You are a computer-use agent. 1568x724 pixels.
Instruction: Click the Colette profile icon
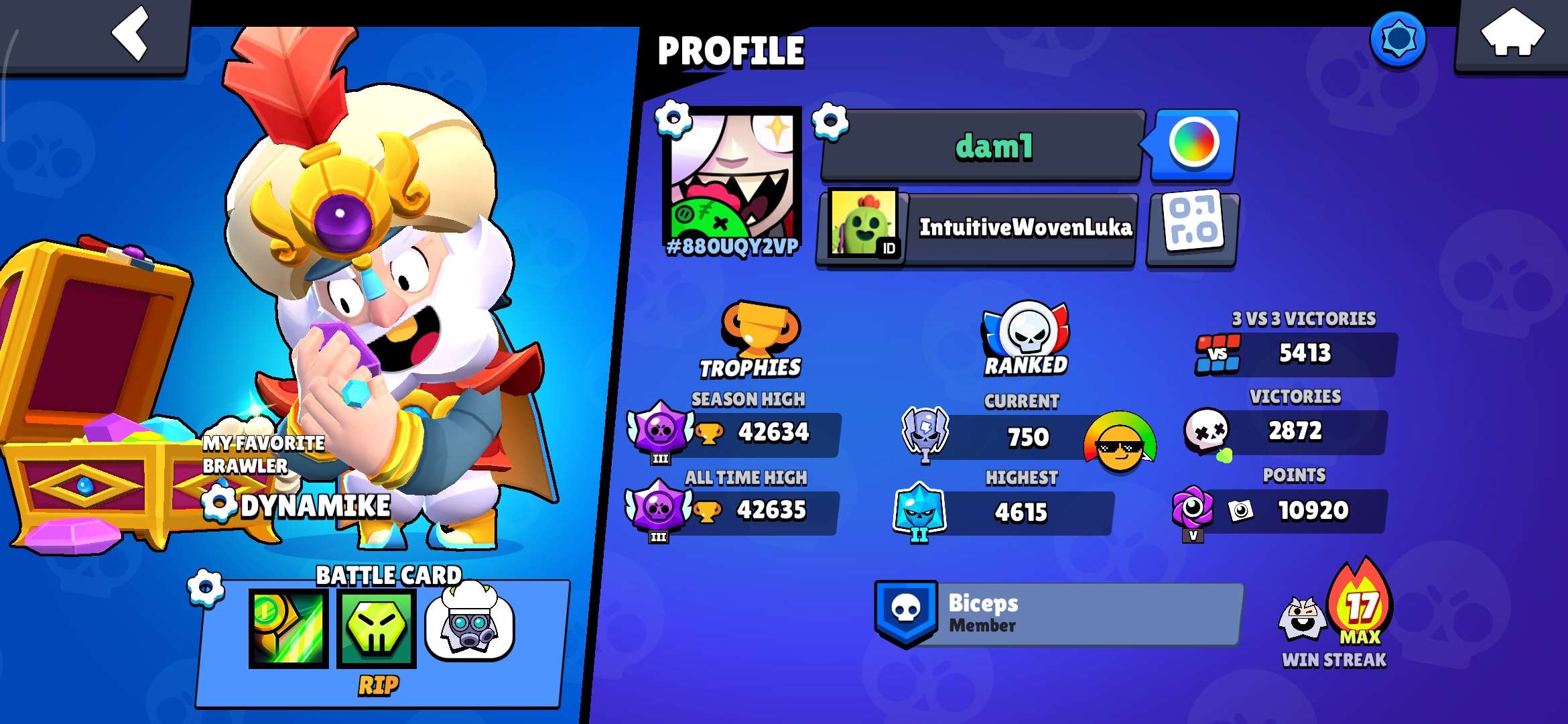[734, 174]
